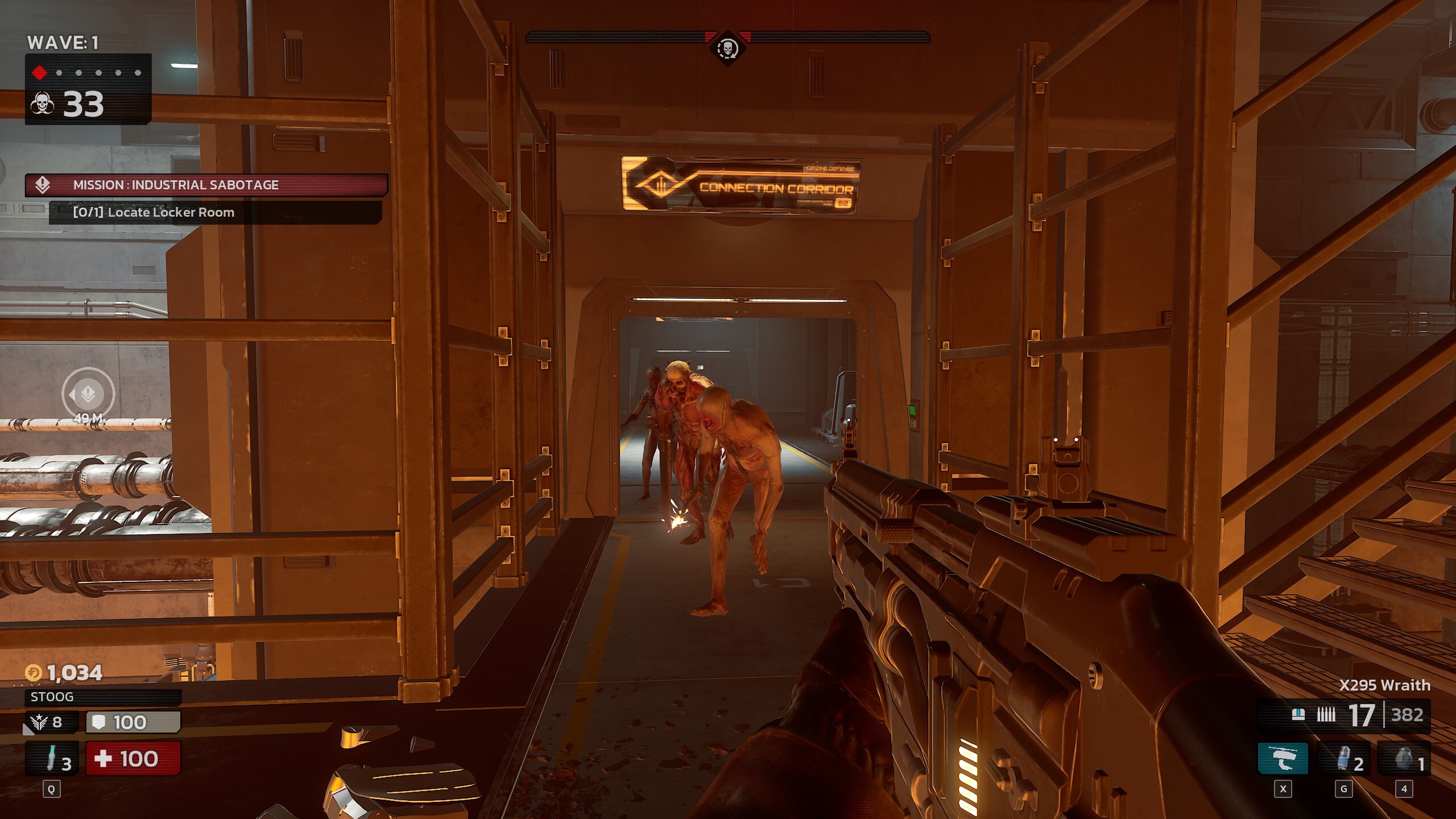Select the WAVE: 1 header label
The image size is (1456, 819).
(x=64, y=42)
